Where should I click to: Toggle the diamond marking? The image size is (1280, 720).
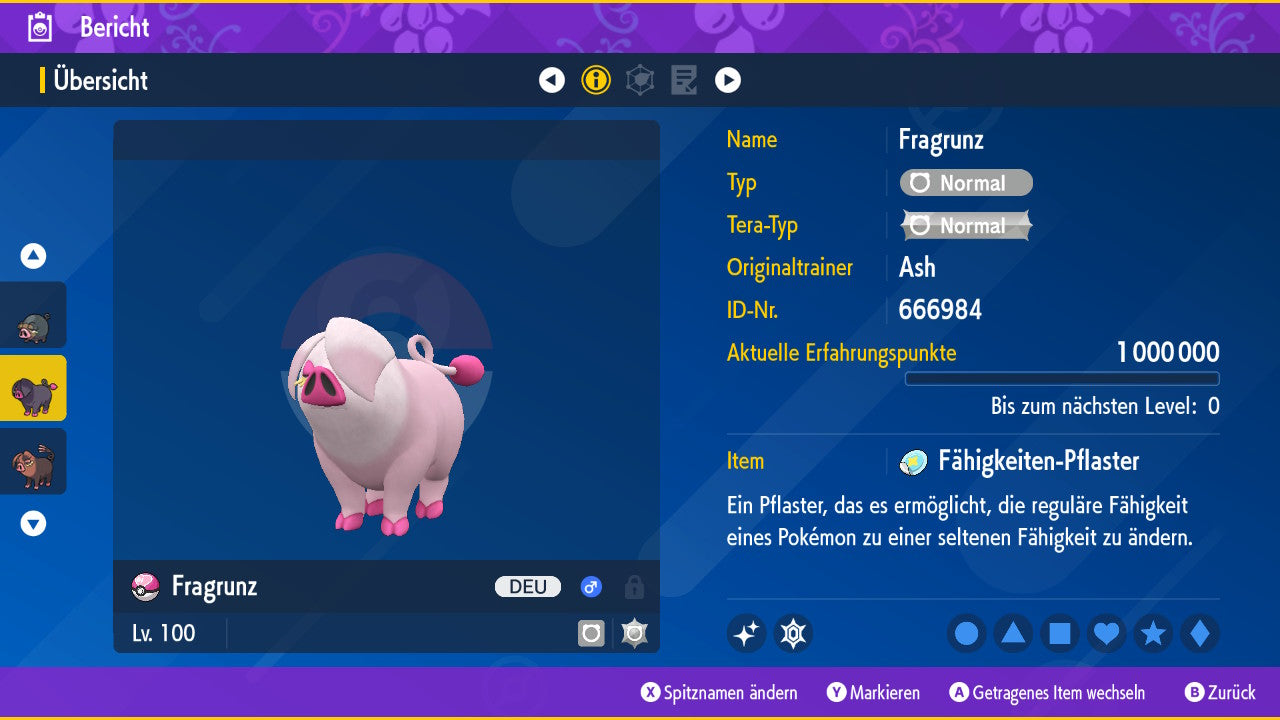point(1200,633)
